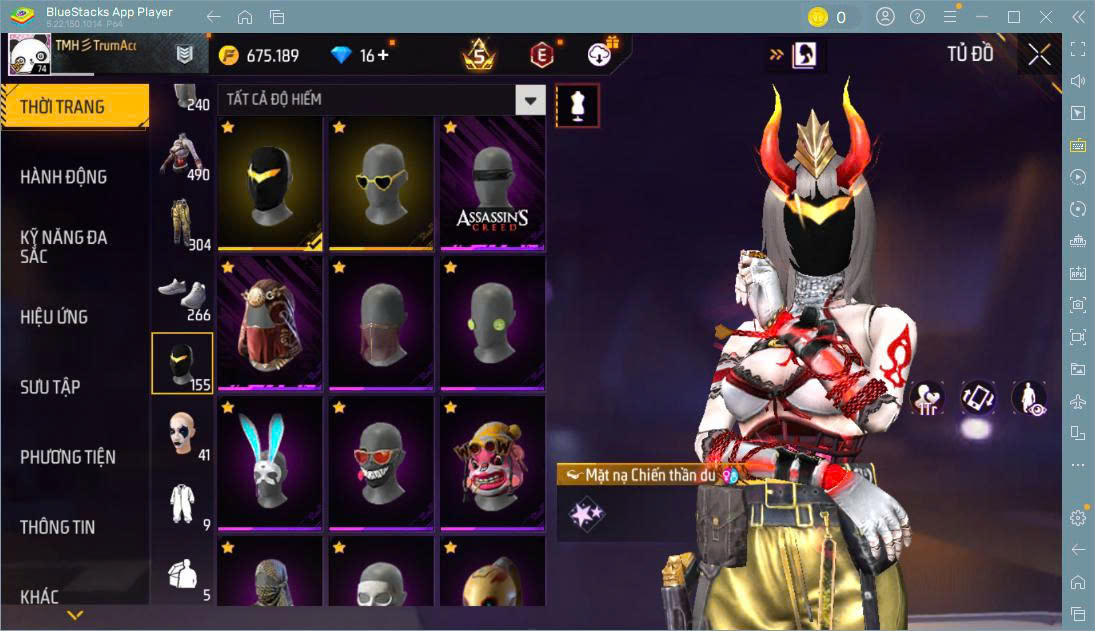This screenshot has width=1095, height=631.
Task: Select the blue bunny ears mask
Action: click(270, 464)
